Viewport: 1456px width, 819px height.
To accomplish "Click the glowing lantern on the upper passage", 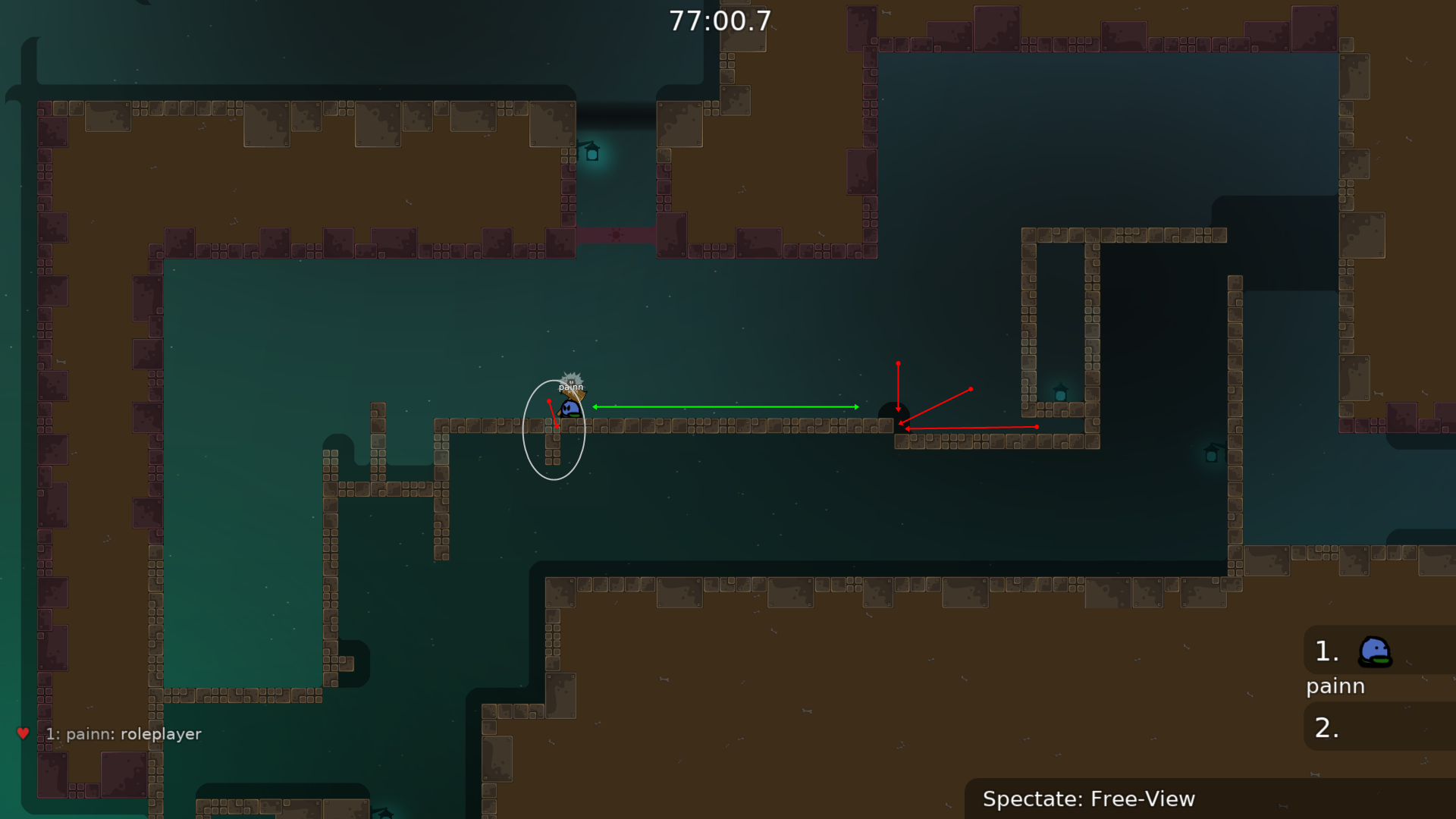I will pos(591,152).
